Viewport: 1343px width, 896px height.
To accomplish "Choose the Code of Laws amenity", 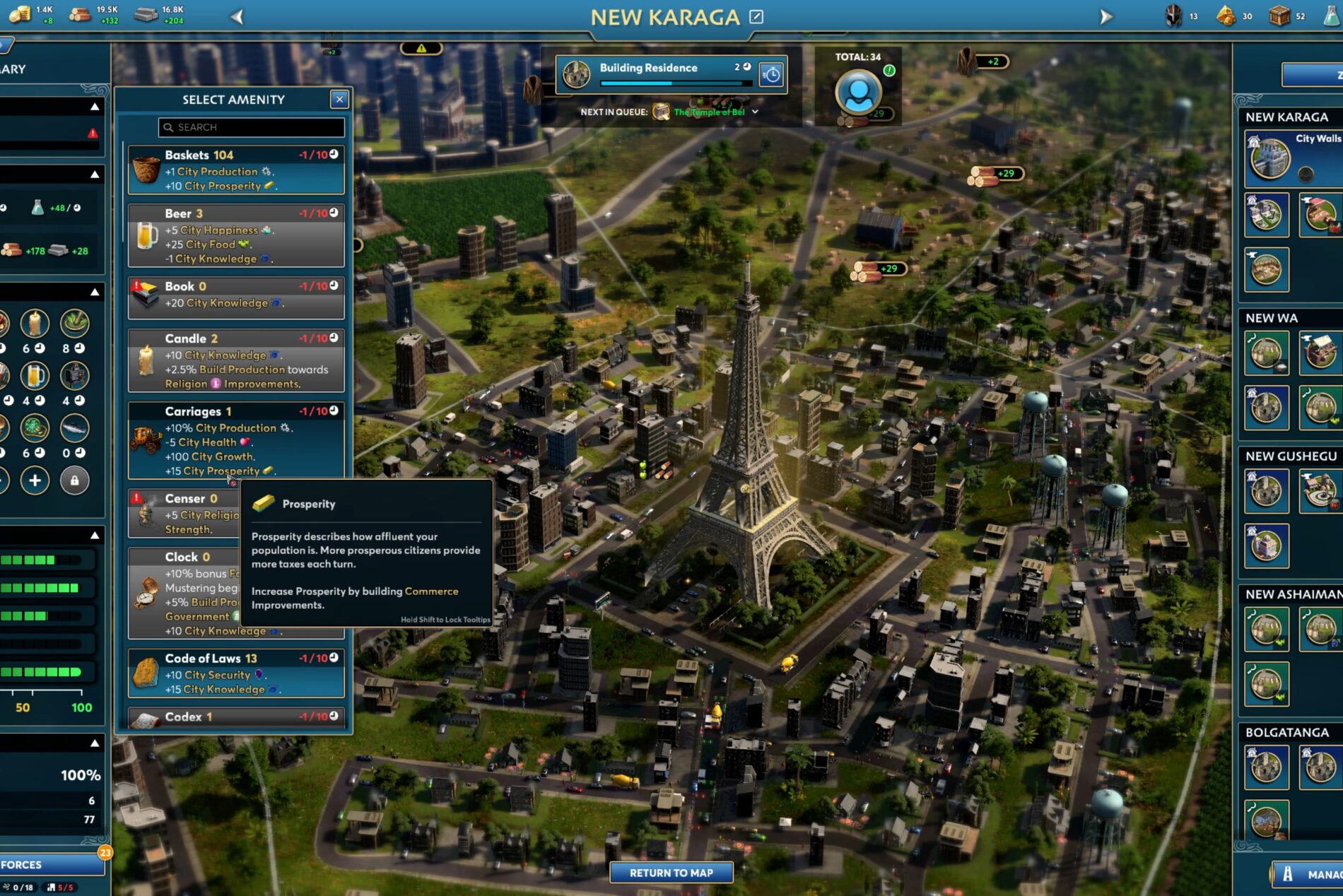I will [236, 673].
